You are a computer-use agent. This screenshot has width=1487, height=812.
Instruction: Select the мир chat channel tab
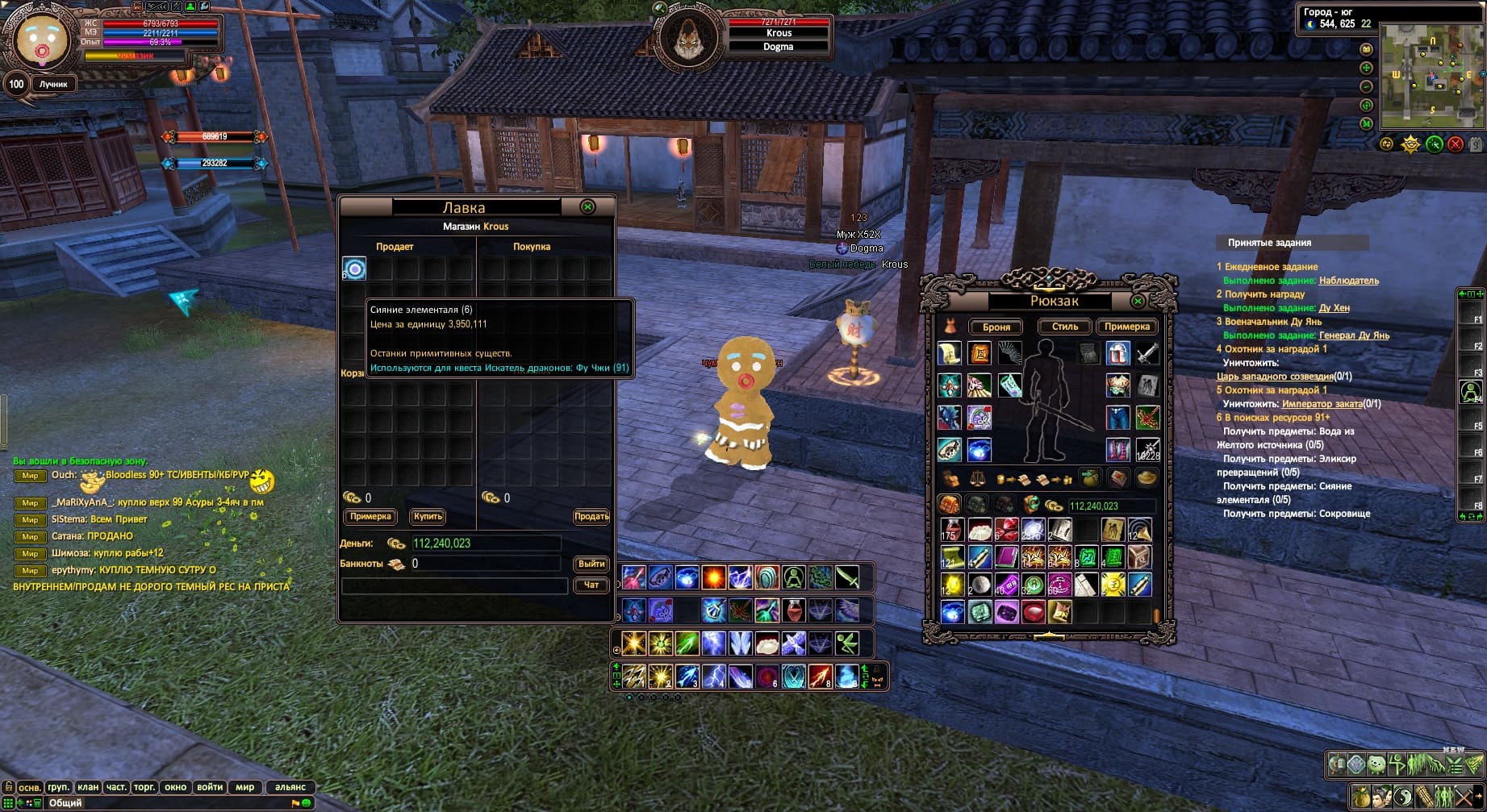(244, 787)
